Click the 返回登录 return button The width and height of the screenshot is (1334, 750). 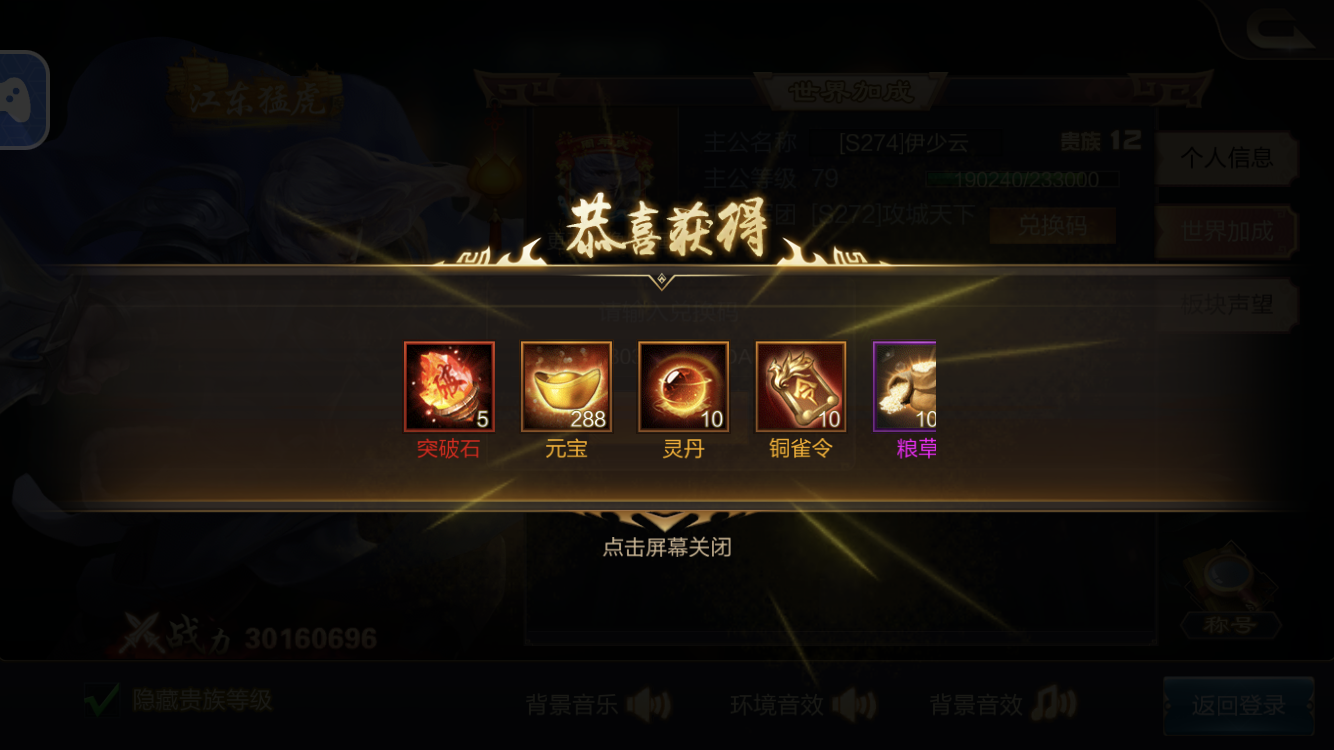[1240, 705]
